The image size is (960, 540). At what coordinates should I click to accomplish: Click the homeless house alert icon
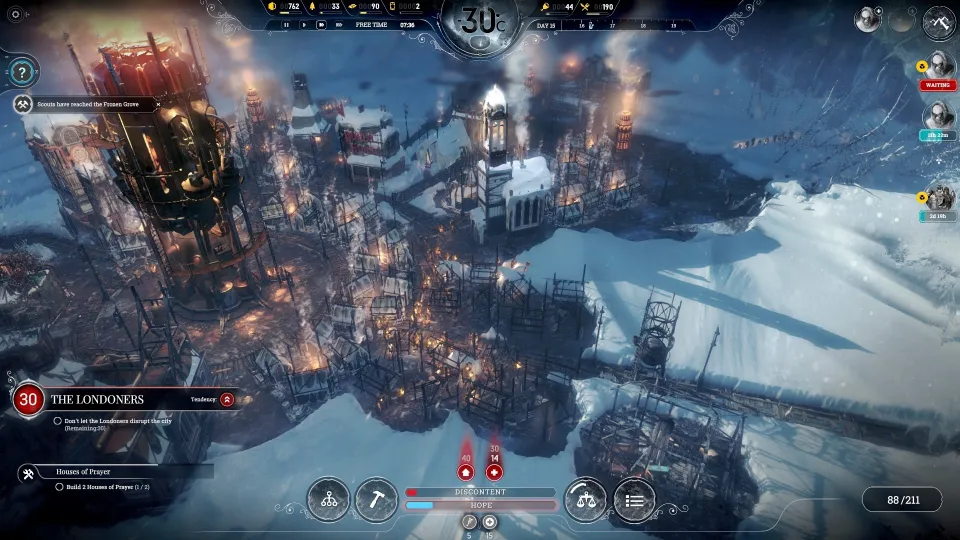coord(466,472)
